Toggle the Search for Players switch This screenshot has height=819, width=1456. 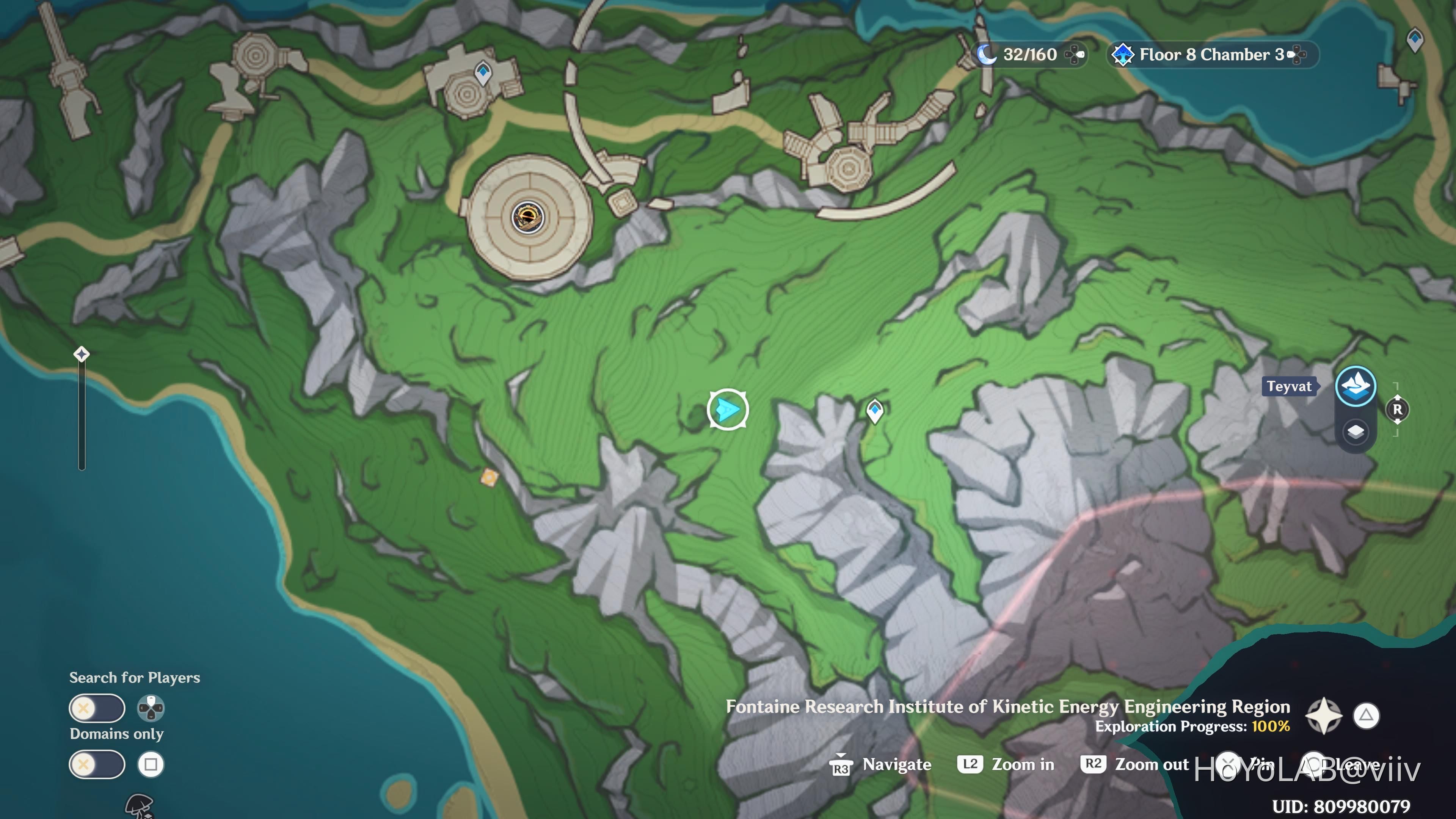[x=97, y=708]
